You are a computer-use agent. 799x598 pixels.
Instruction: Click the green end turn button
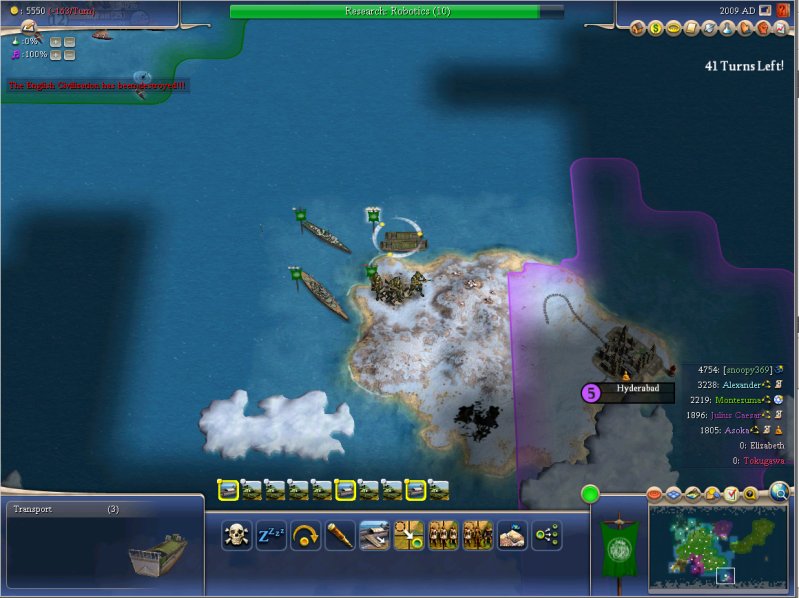(590, 493)
